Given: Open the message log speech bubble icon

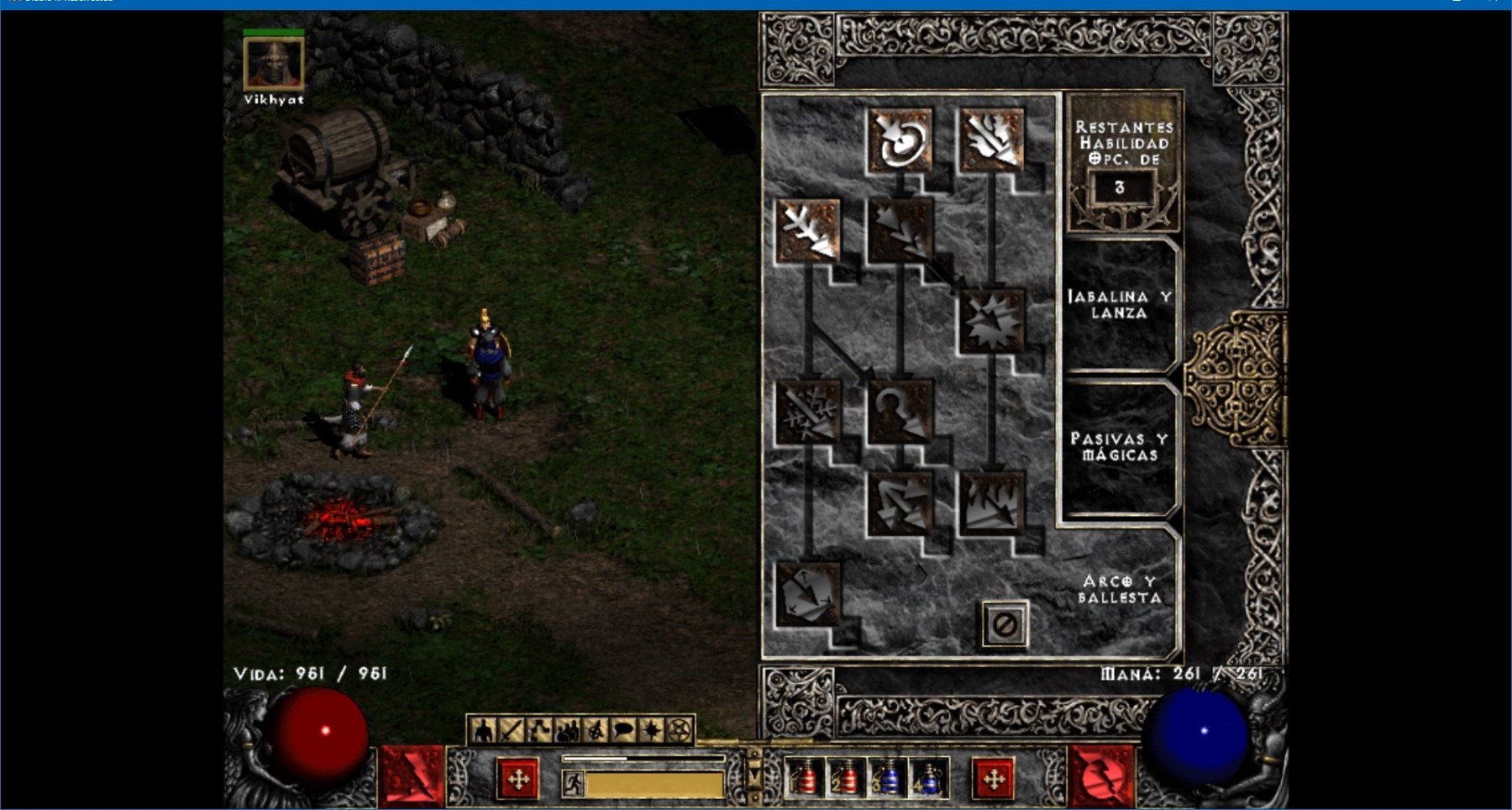Looking at the screenshot, I should [623, 731].
